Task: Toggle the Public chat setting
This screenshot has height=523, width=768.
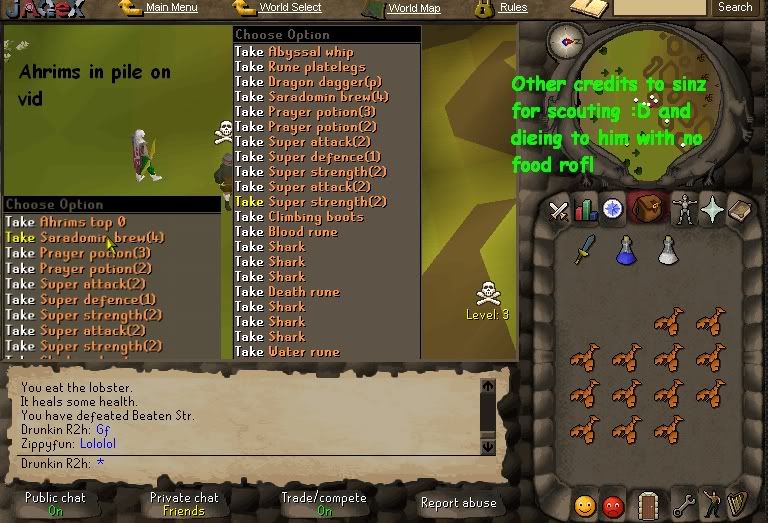Action: click(55, 503)
